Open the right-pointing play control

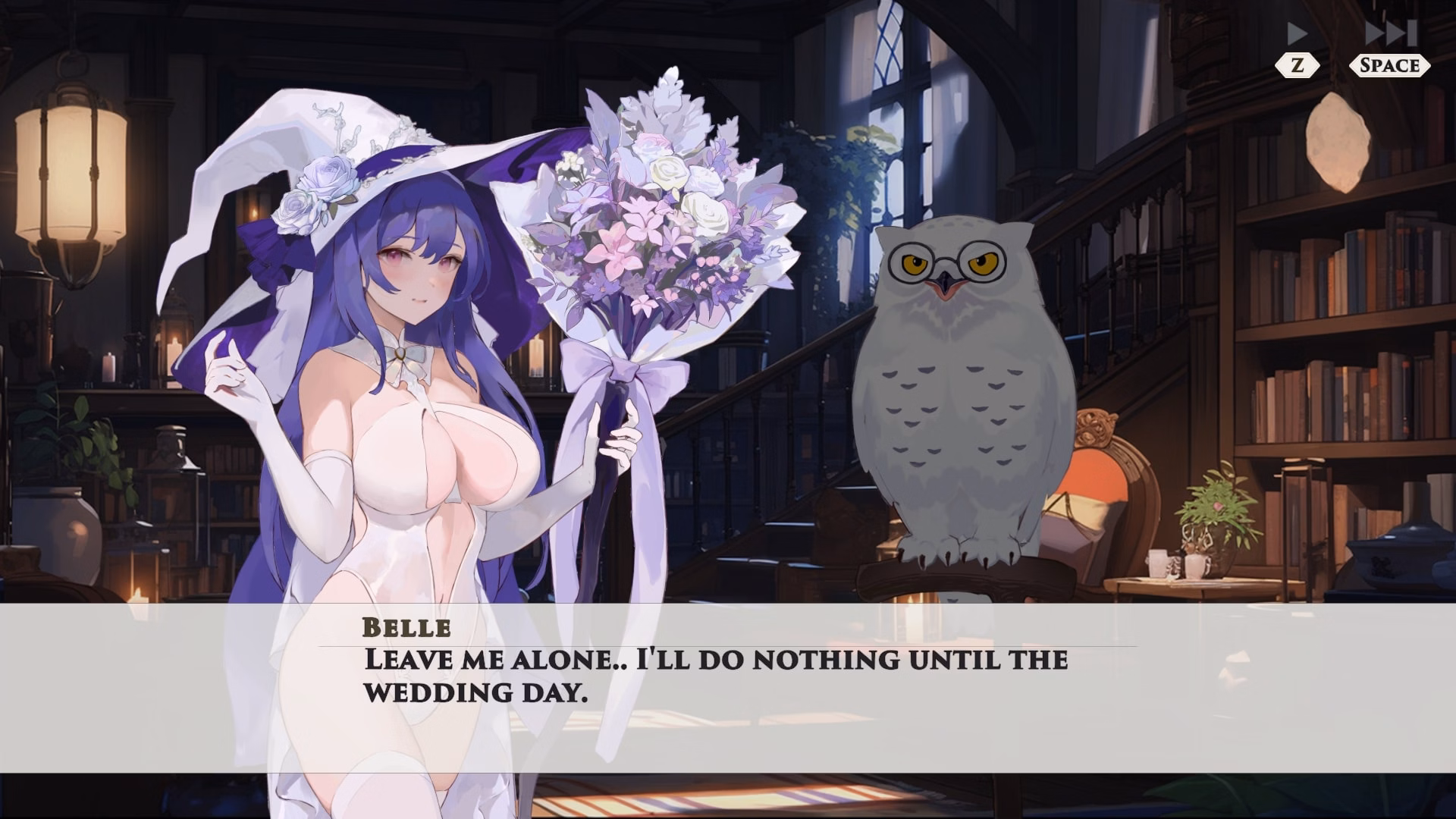point(1298,34)
